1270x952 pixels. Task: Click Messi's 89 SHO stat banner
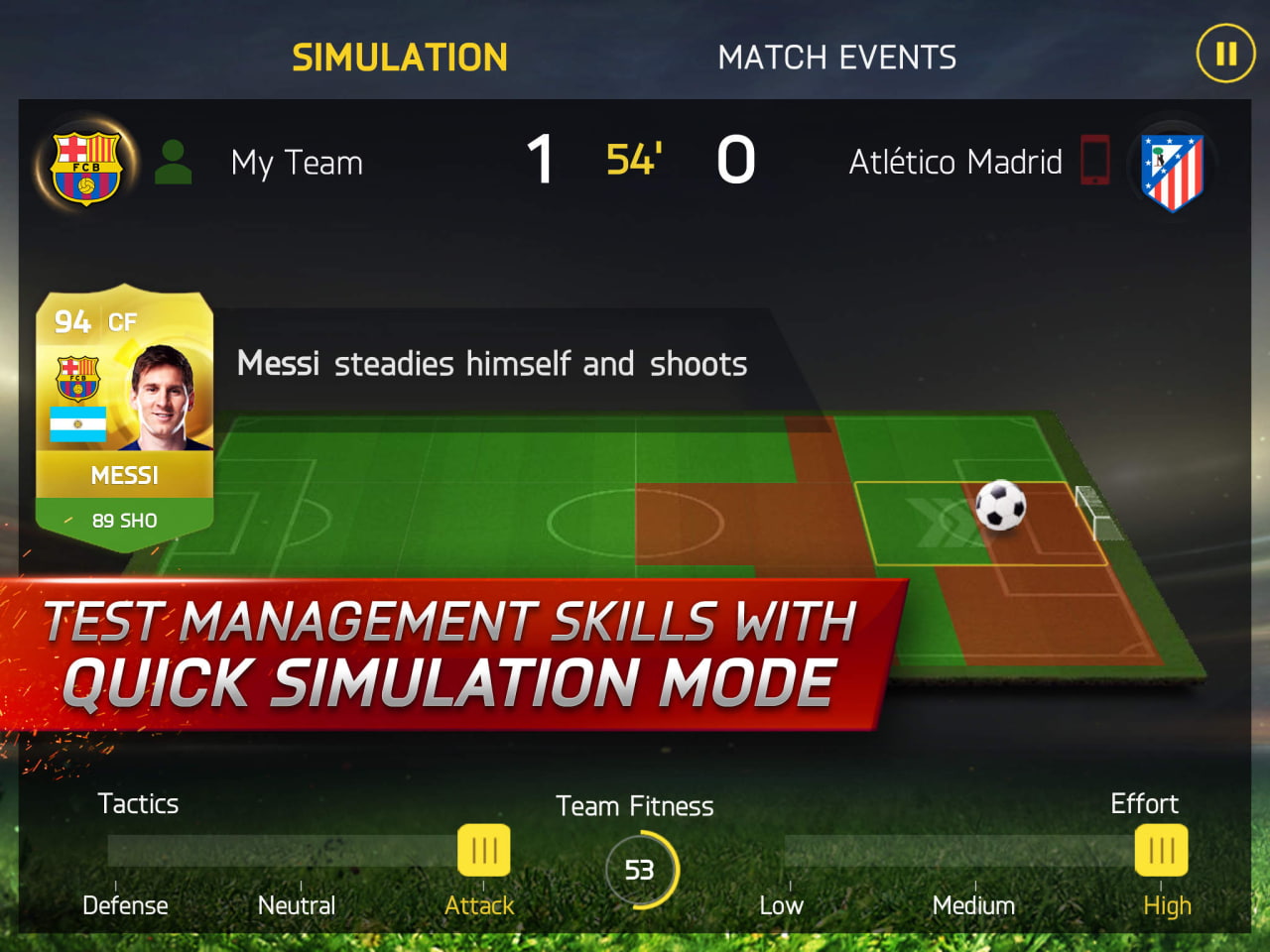coord(125,519)
